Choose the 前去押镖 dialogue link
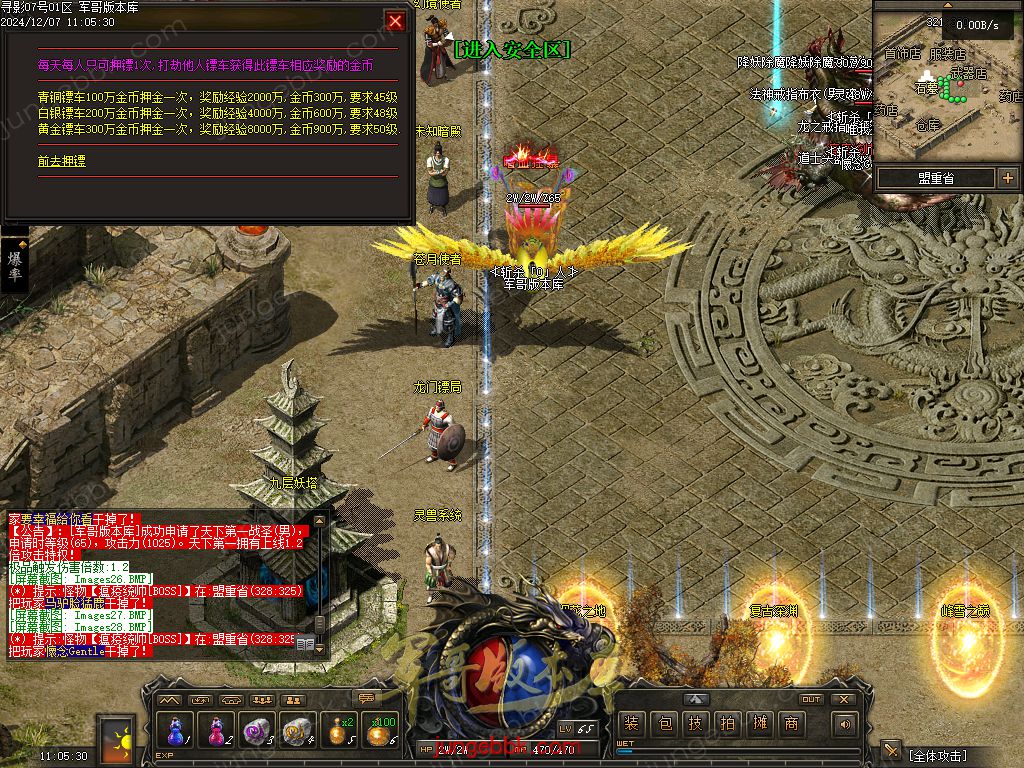 pyautogui.click(x=62, y=160)
